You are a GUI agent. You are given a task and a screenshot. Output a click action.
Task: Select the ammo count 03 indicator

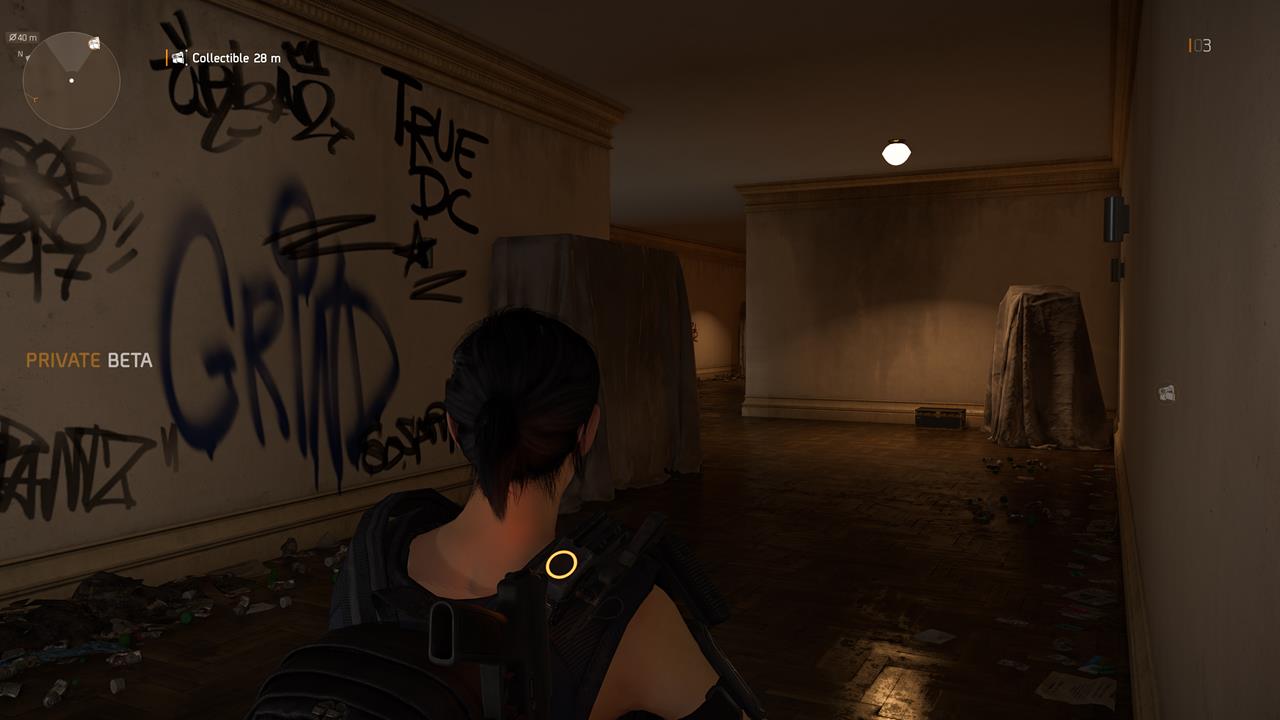[1198, 45]
